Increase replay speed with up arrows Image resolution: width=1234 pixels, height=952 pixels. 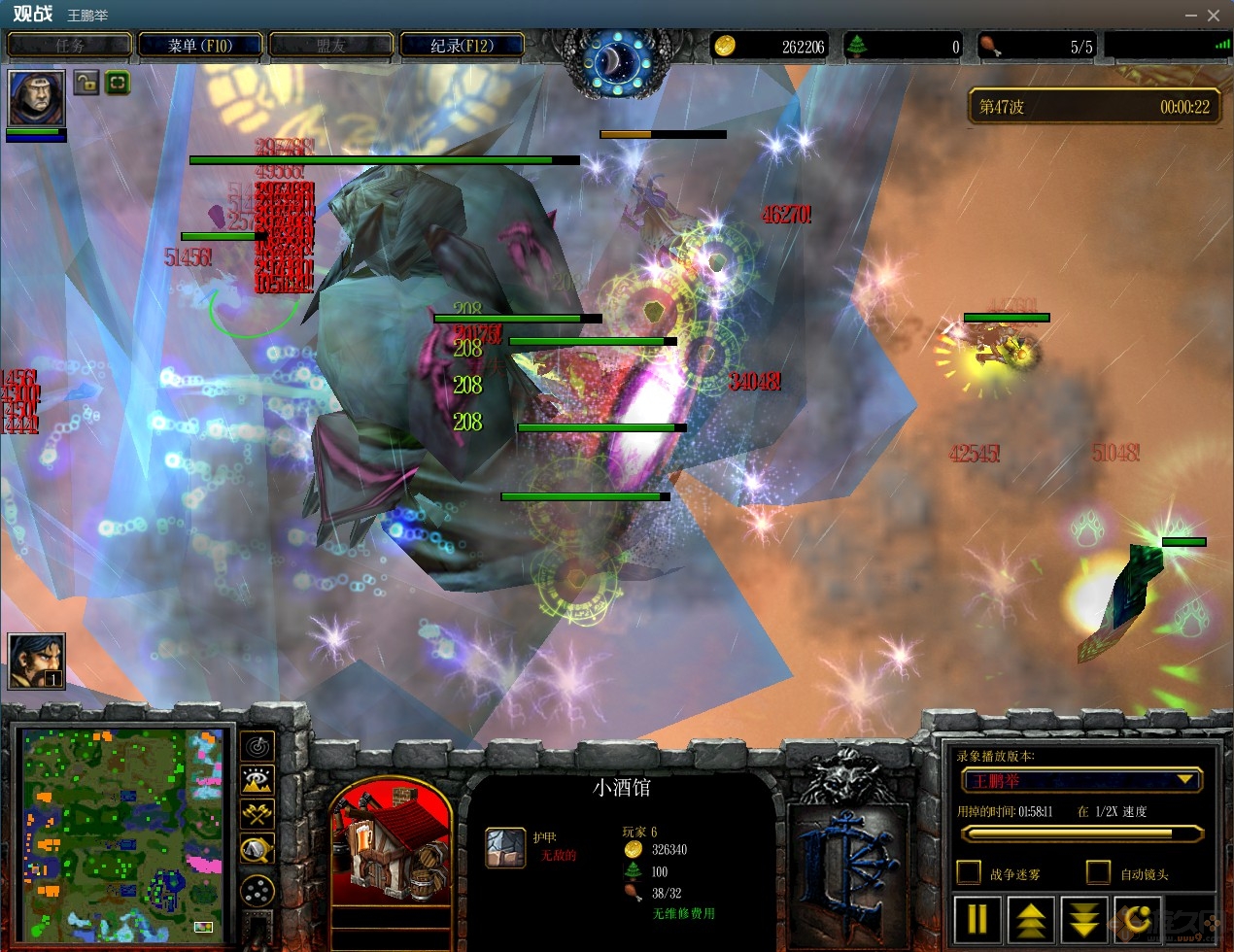click(x=1031, y=918)
